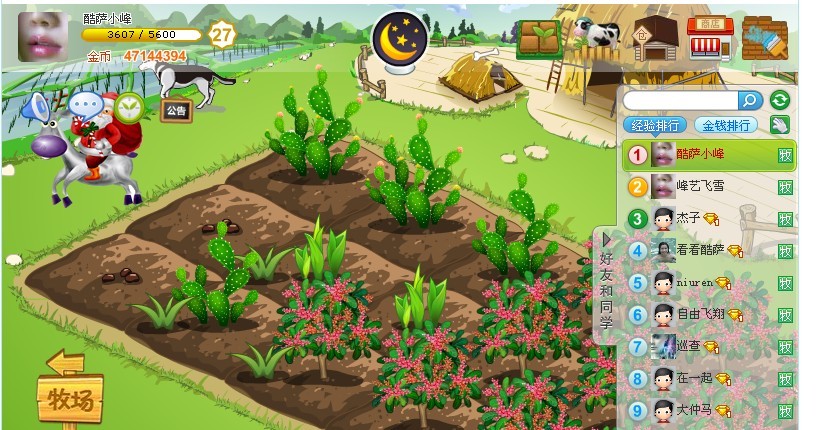Click the green clock seedling icon
This screenshot has height=430, width=816.
pos(128,105)
